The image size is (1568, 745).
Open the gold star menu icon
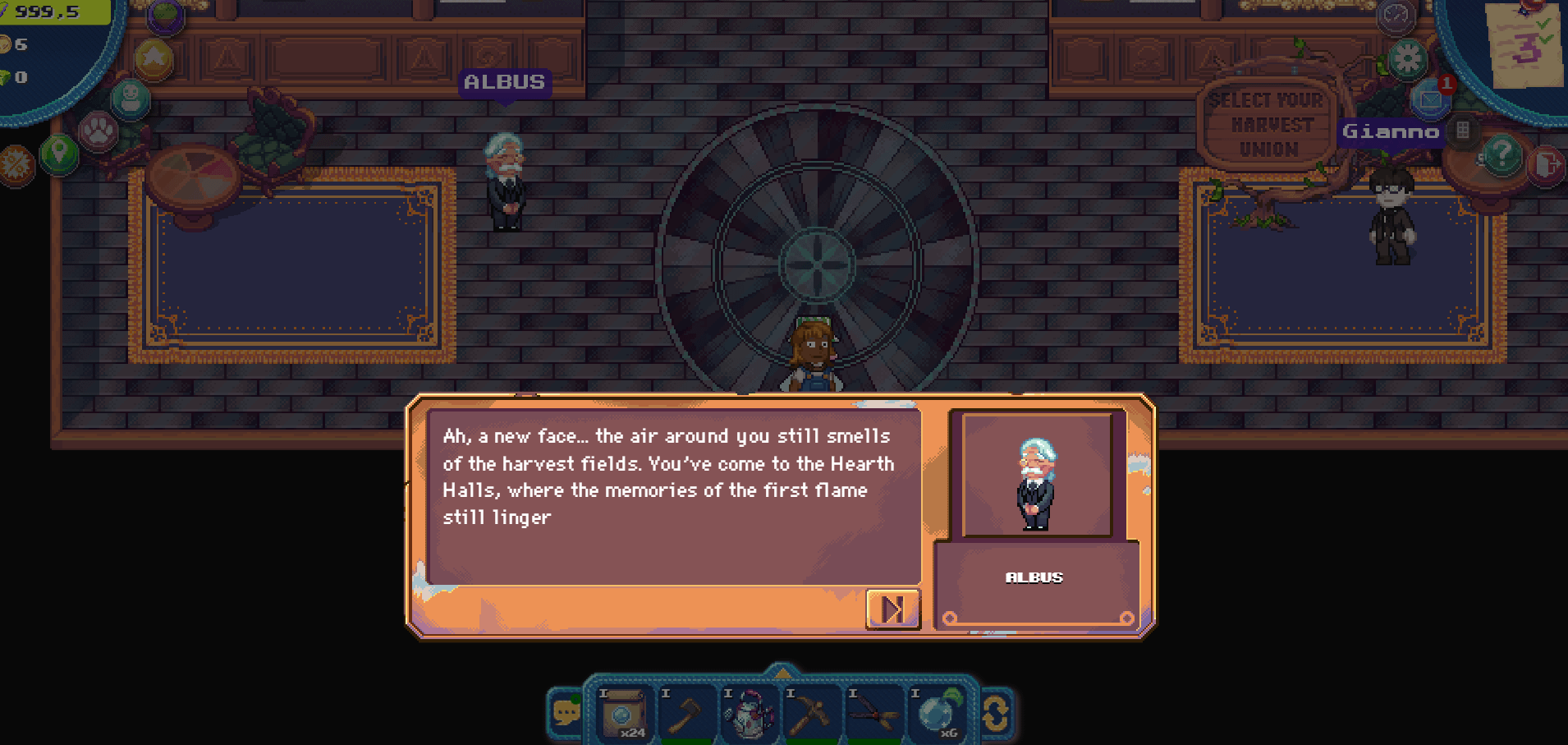click(x=154, y=58)
